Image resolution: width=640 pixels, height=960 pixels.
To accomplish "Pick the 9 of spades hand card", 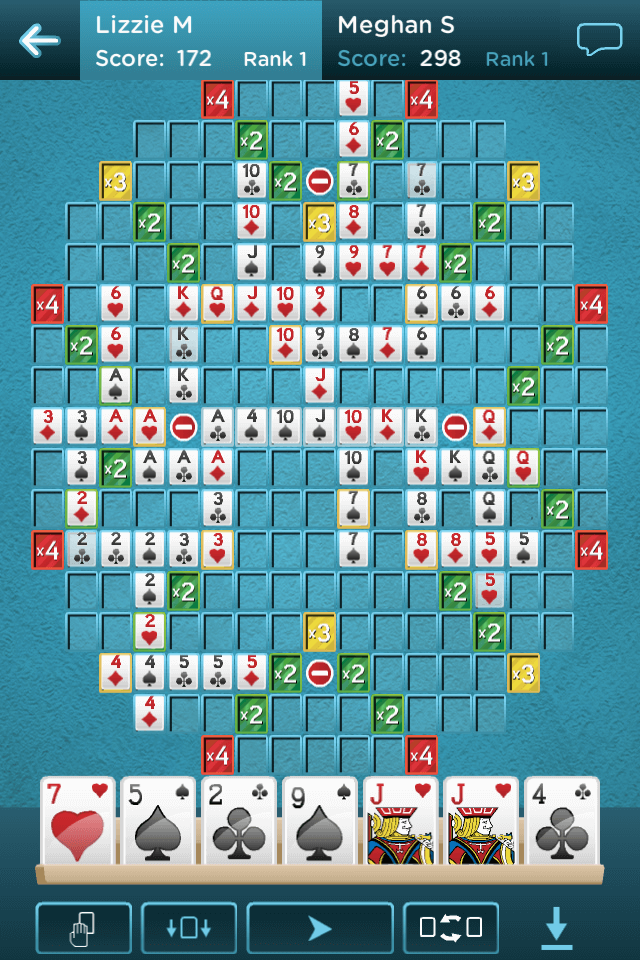I will [320, 822].
